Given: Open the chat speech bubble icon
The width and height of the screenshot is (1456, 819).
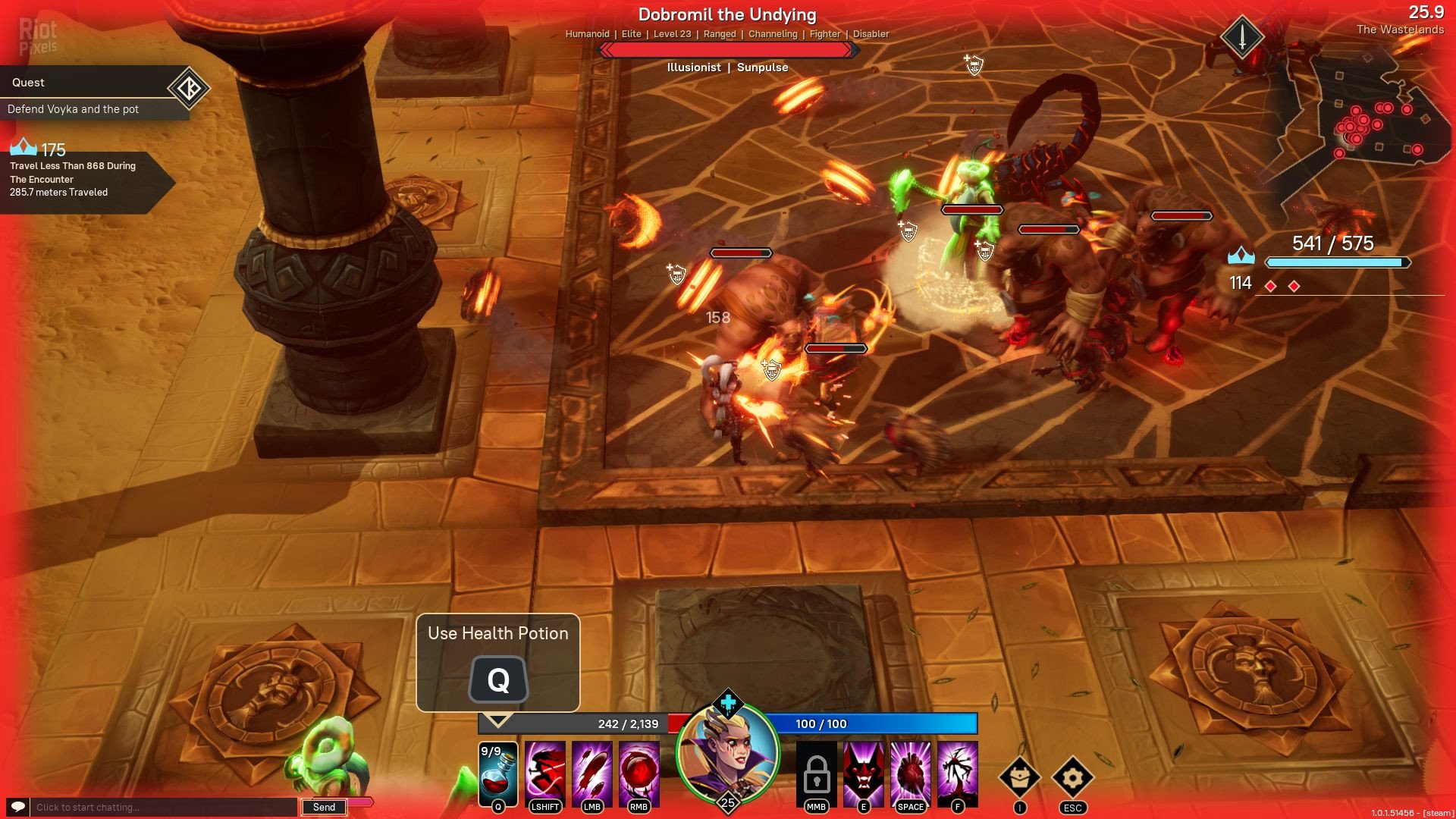Looking at the screenshot, I should [x=18, y=807].
